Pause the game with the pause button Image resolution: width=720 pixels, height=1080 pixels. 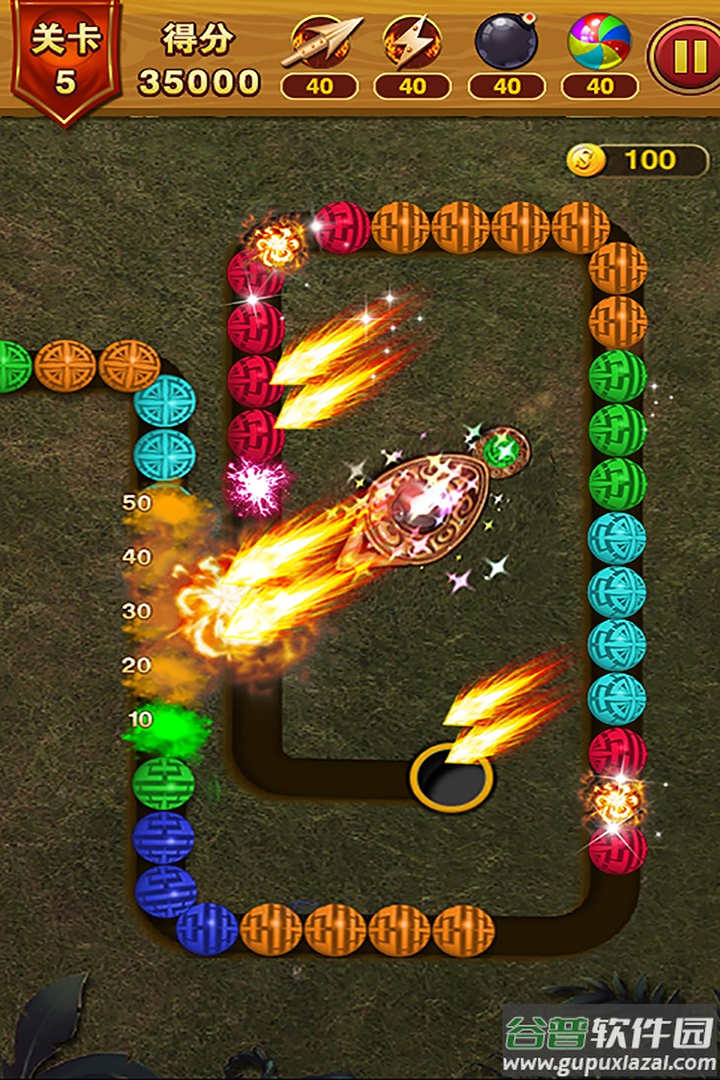686,55
